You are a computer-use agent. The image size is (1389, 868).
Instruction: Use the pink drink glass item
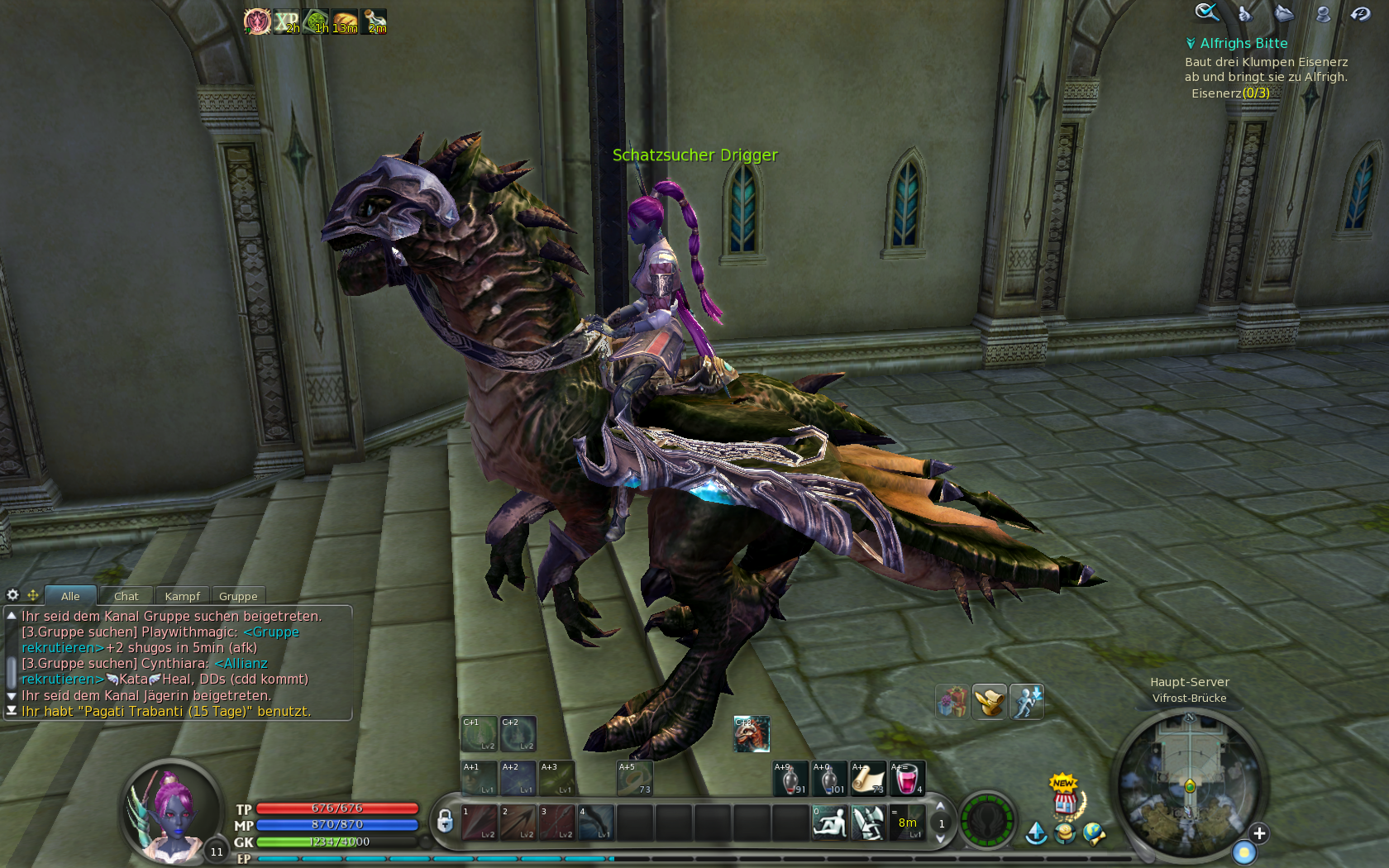pos(907,779)
